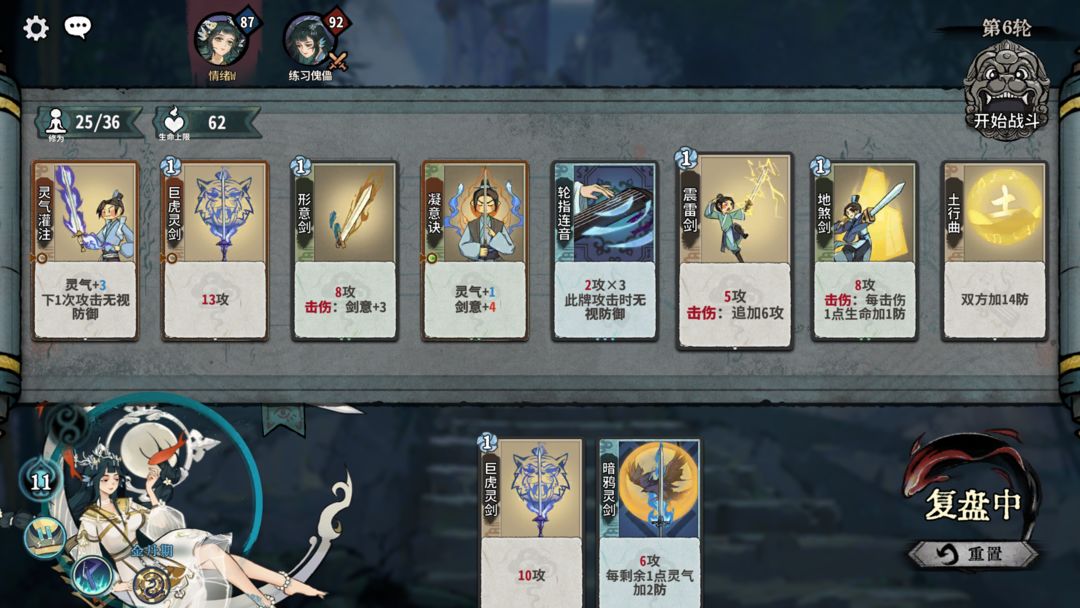Select the 土行曲 card
1080x608 pixels.
pos(994,250)
